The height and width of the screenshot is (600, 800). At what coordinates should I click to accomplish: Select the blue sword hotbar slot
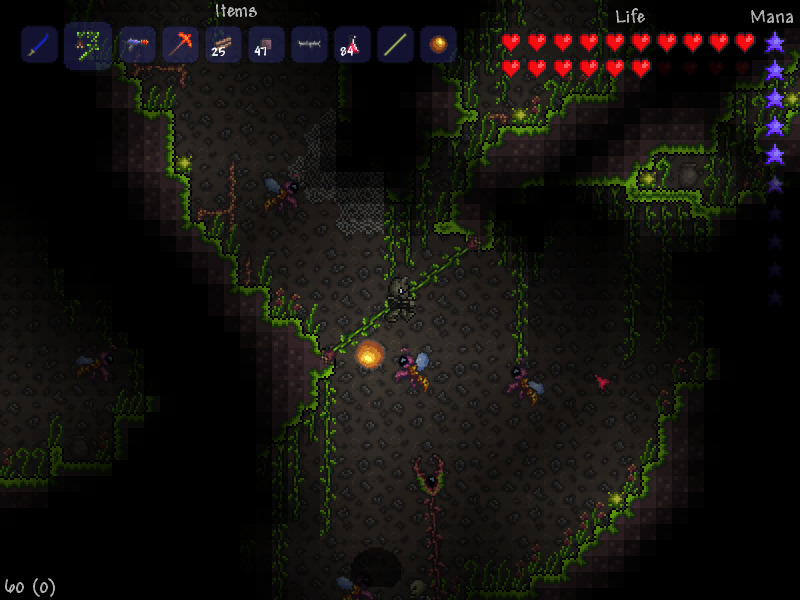point(39,45)
